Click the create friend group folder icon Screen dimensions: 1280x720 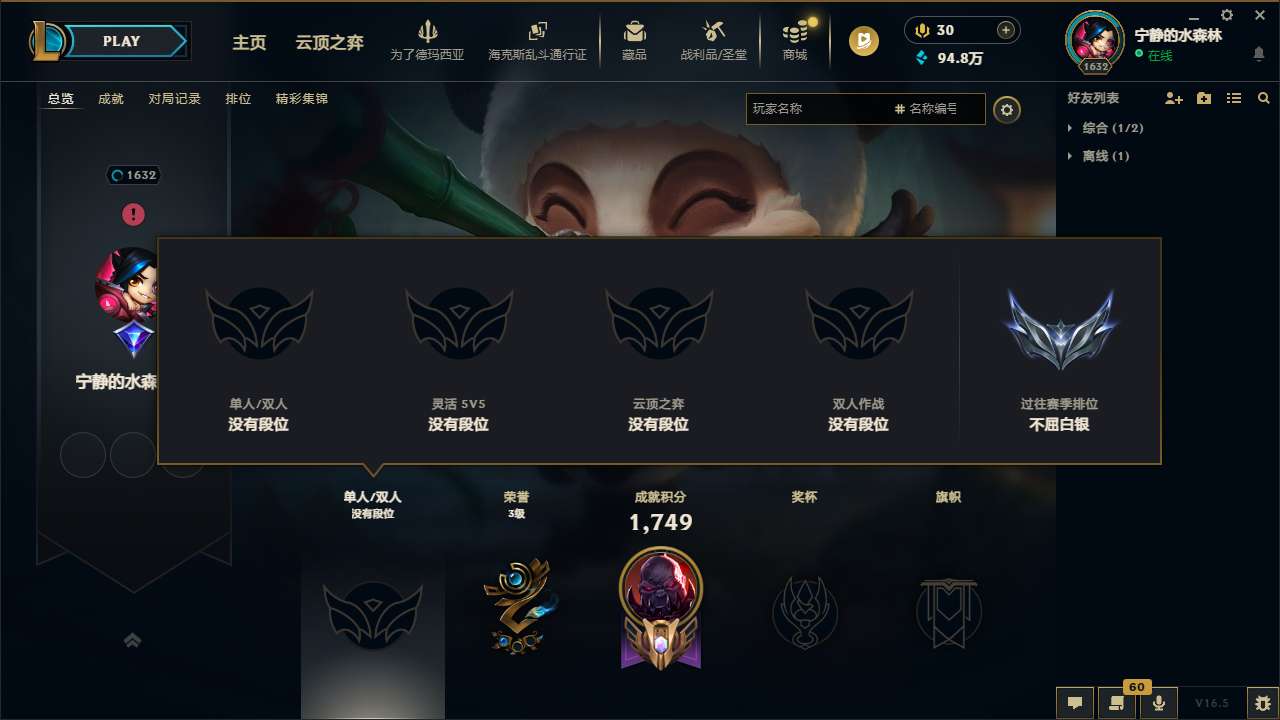[1203, 98]
